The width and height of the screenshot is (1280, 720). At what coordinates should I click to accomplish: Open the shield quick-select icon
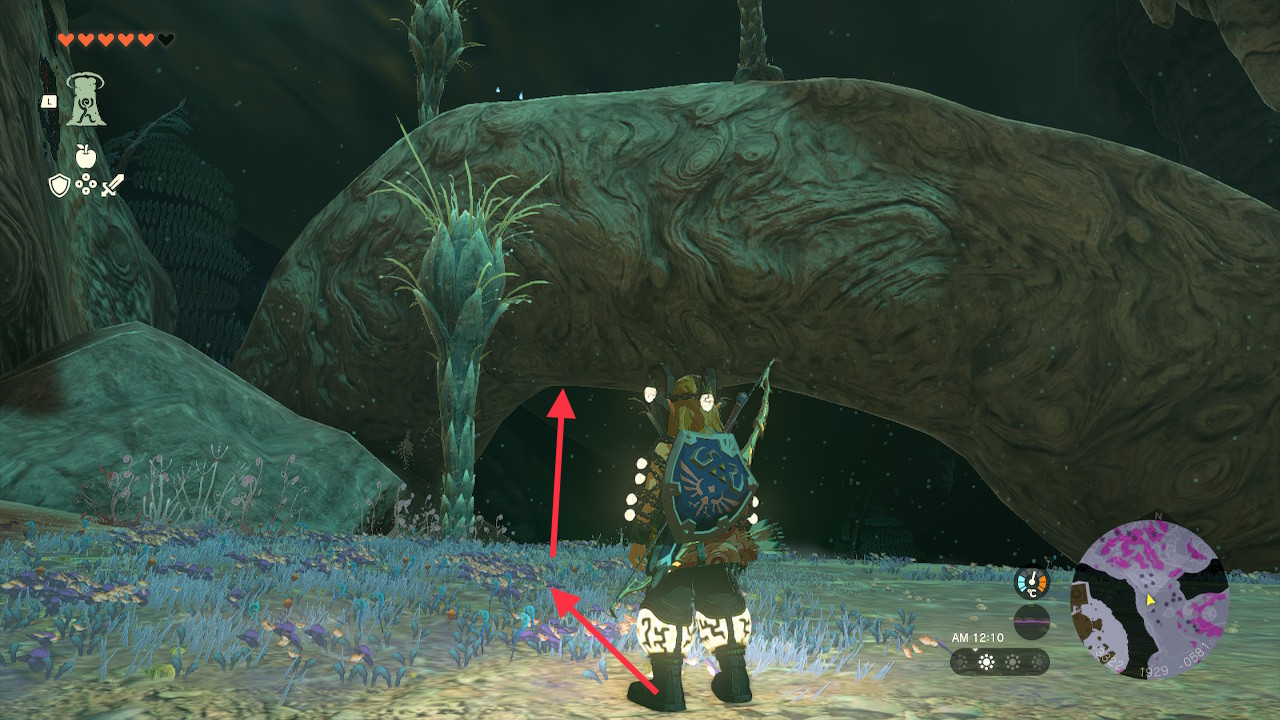click(x=59, y=185)
